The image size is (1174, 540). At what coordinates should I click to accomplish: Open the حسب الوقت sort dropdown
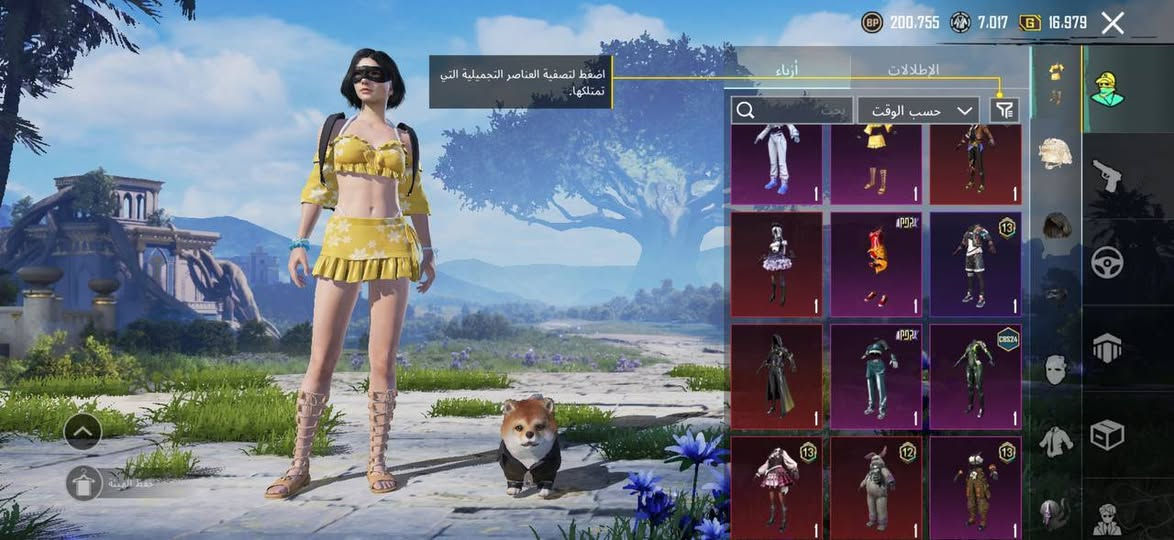coord(918,110)
